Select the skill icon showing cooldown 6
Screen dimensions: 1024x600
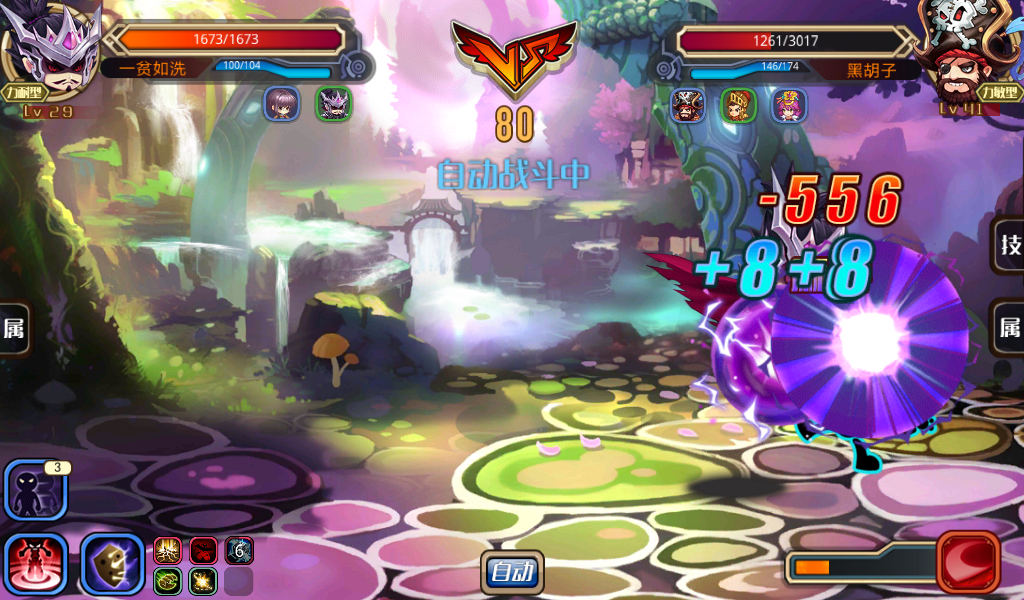point(239,550)
